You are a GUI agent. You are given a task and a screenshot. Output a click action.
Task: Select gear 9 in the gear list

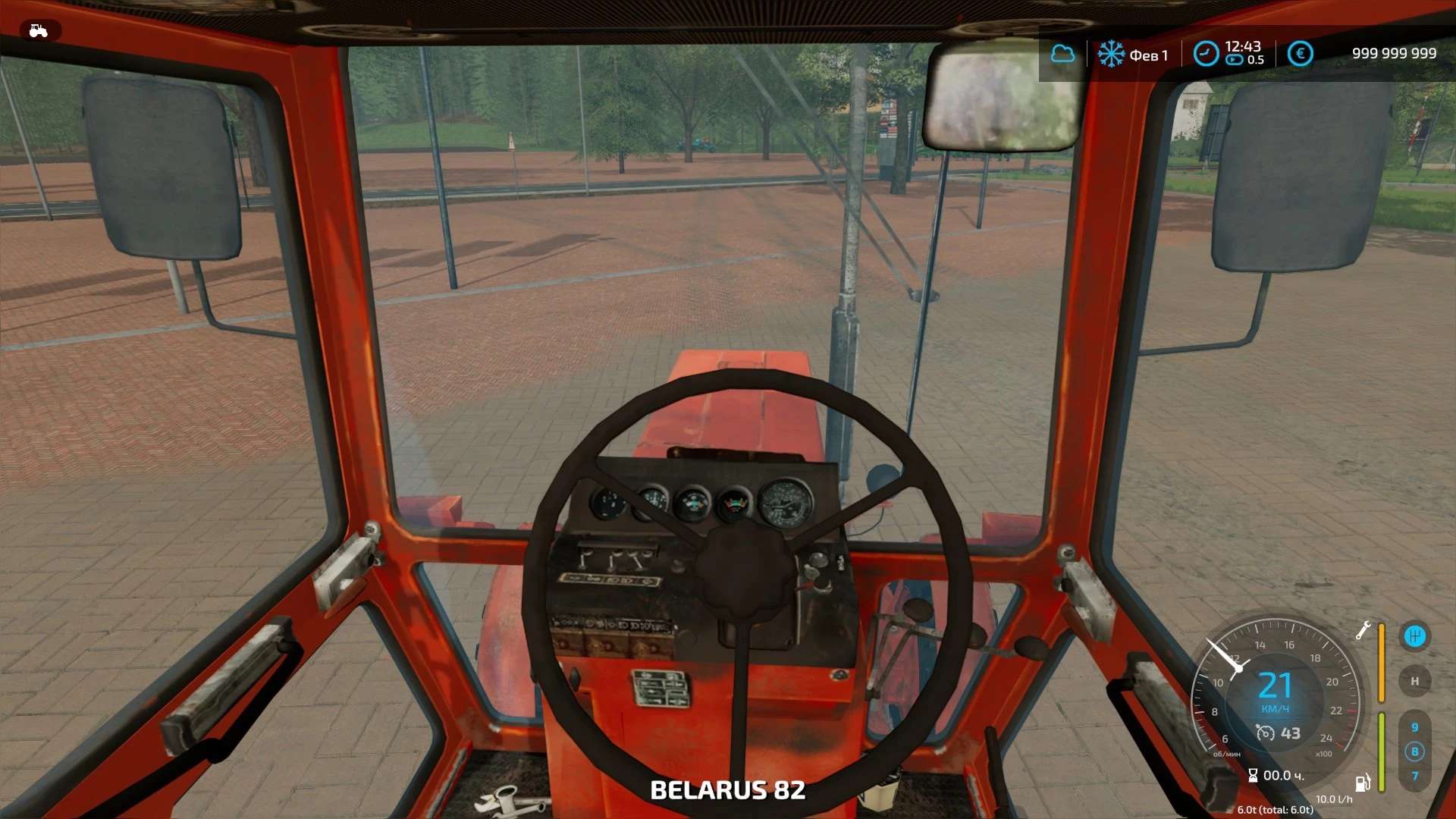[1415, 726]
